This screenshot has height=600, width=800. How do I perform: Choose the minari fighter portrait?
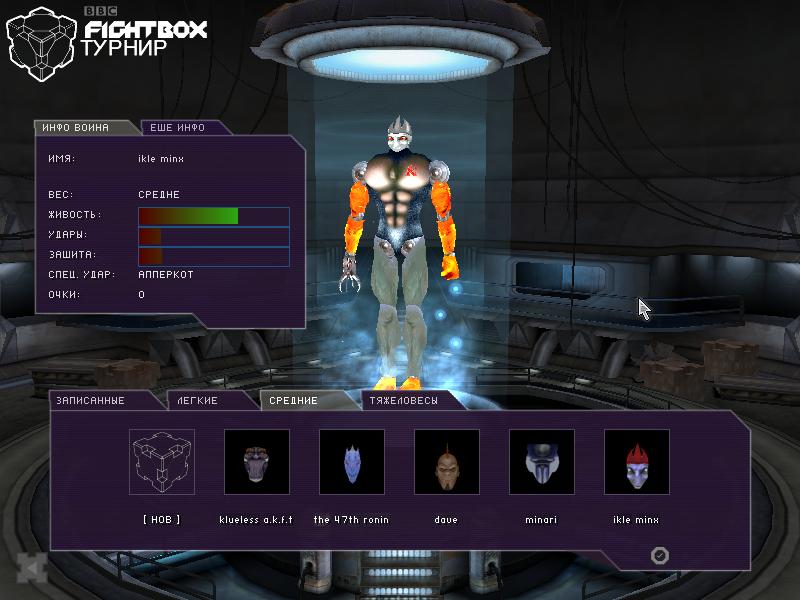[541, 462]
